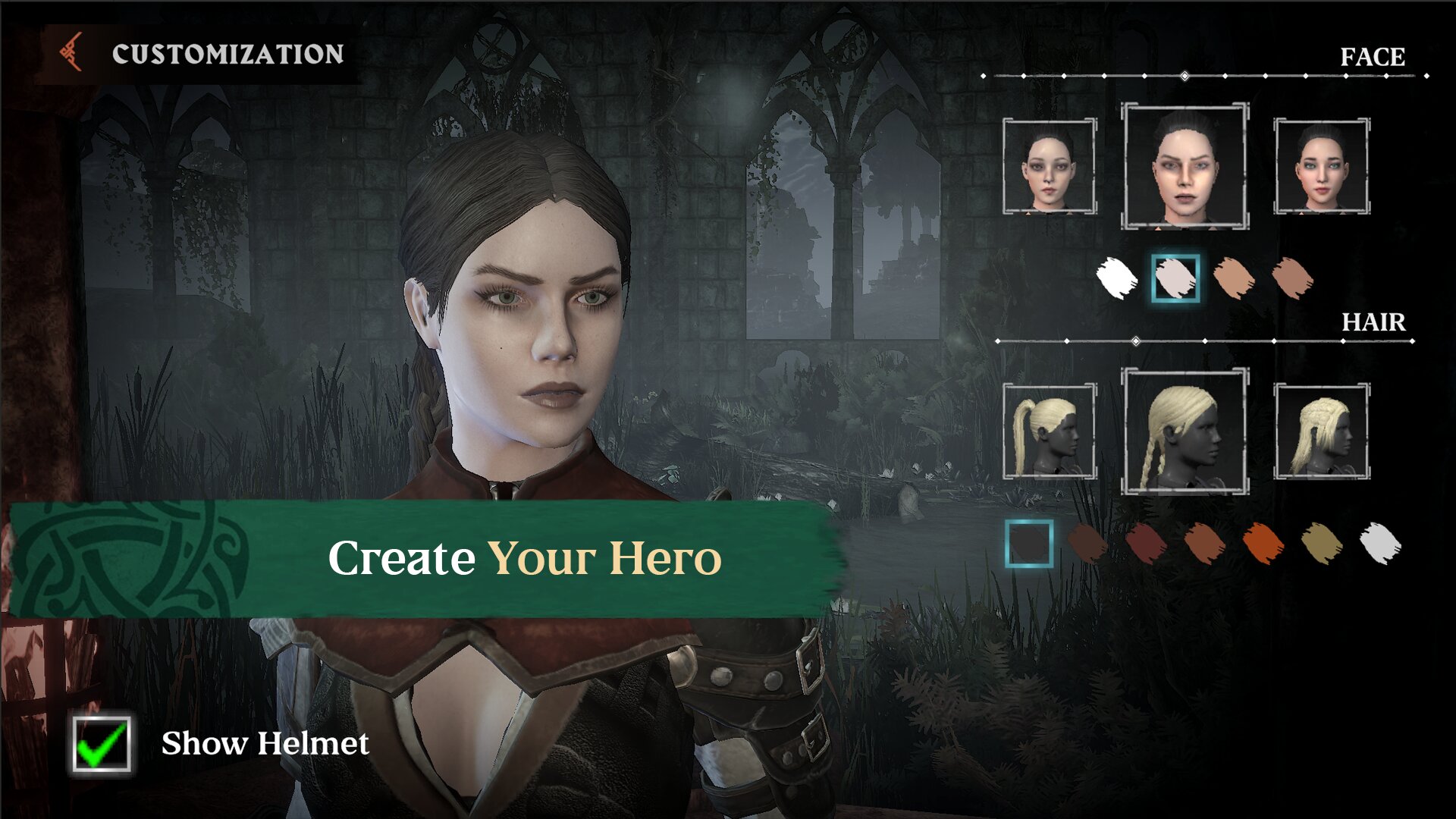Select the white skin tone swatch
1456x819 pixels.
[x=1116, y=278]
